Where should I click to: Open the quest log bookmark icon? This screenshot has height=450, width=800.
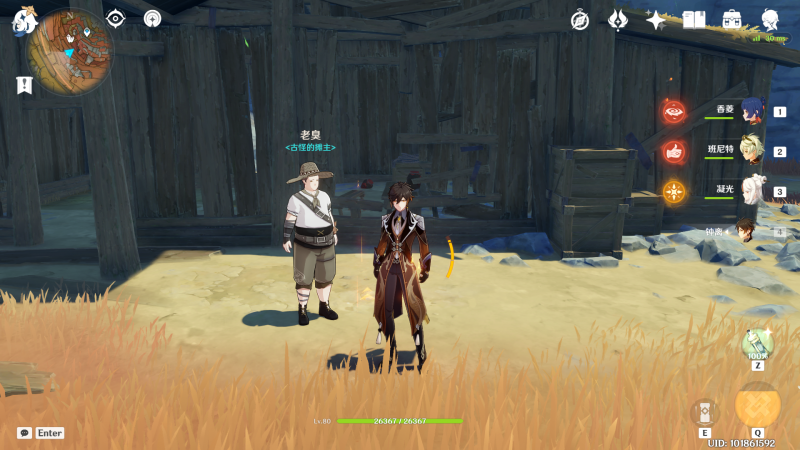click(24, 85)
